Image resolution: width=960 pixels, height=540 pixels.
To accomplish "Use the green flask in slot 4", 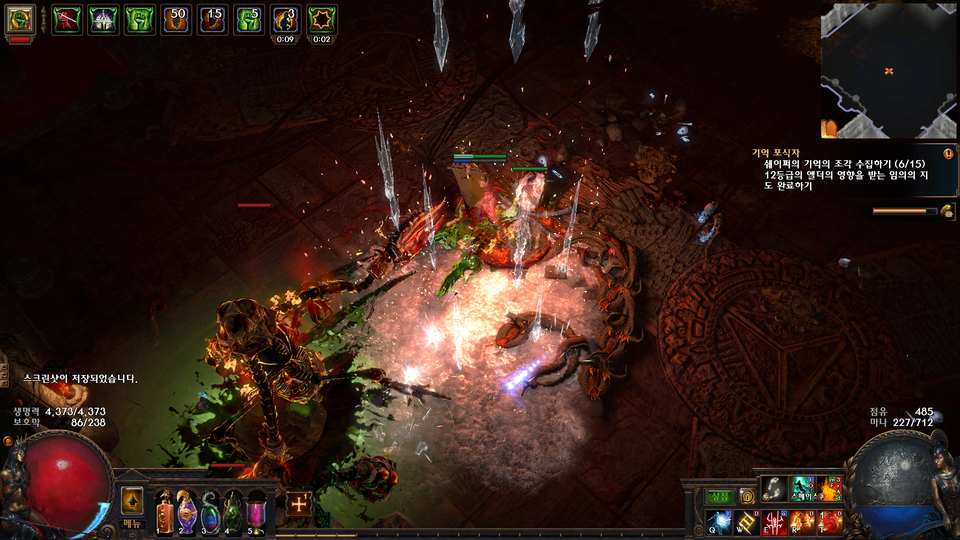I will coord(233,513).
